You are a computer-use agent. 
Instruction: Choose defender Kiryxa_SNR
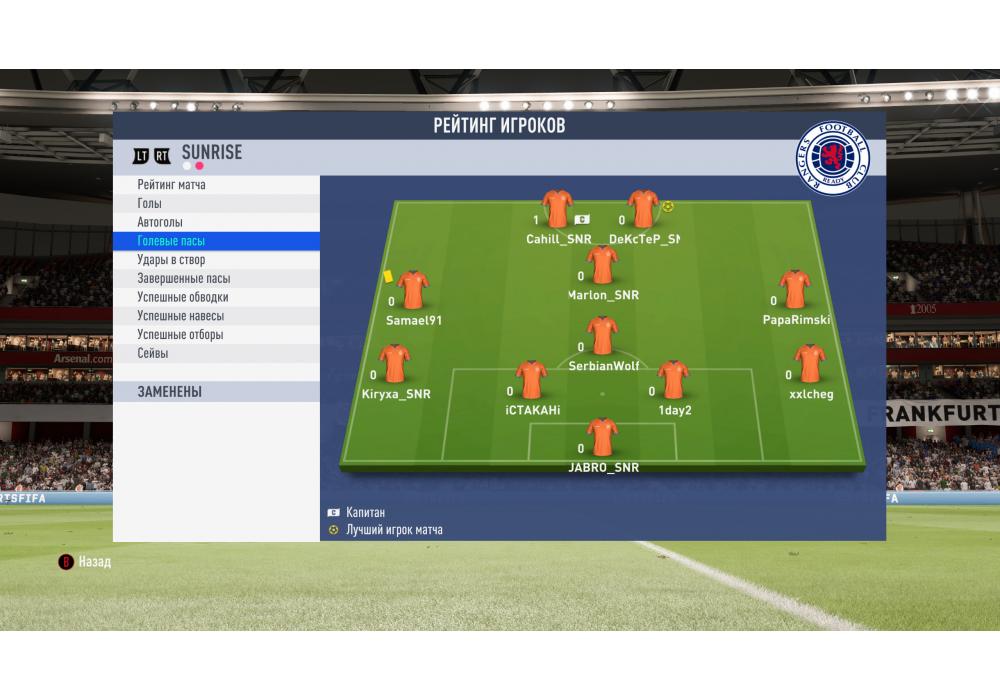(396, 366)
